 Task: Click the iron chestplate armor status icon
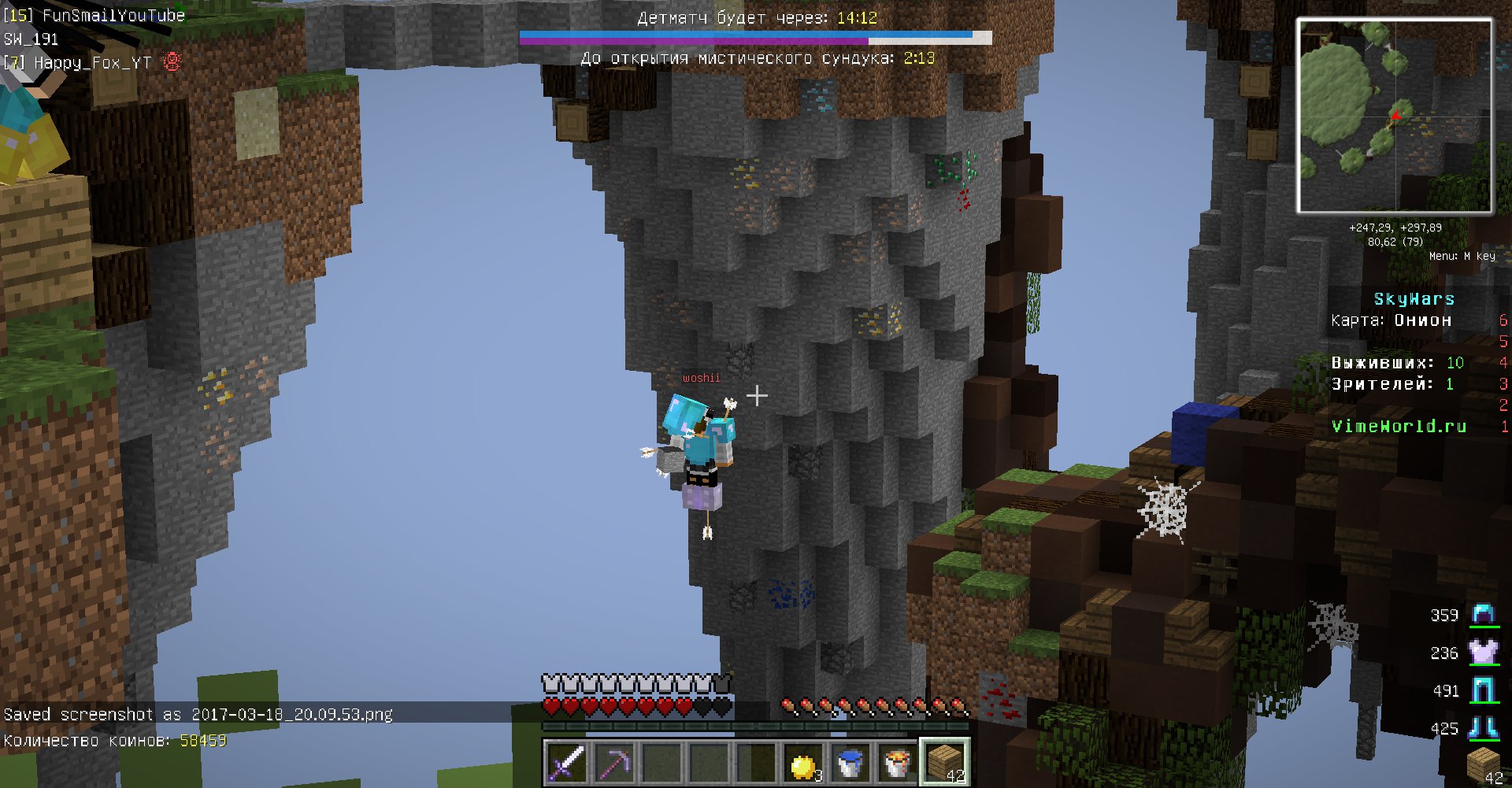click(1484, 653)
